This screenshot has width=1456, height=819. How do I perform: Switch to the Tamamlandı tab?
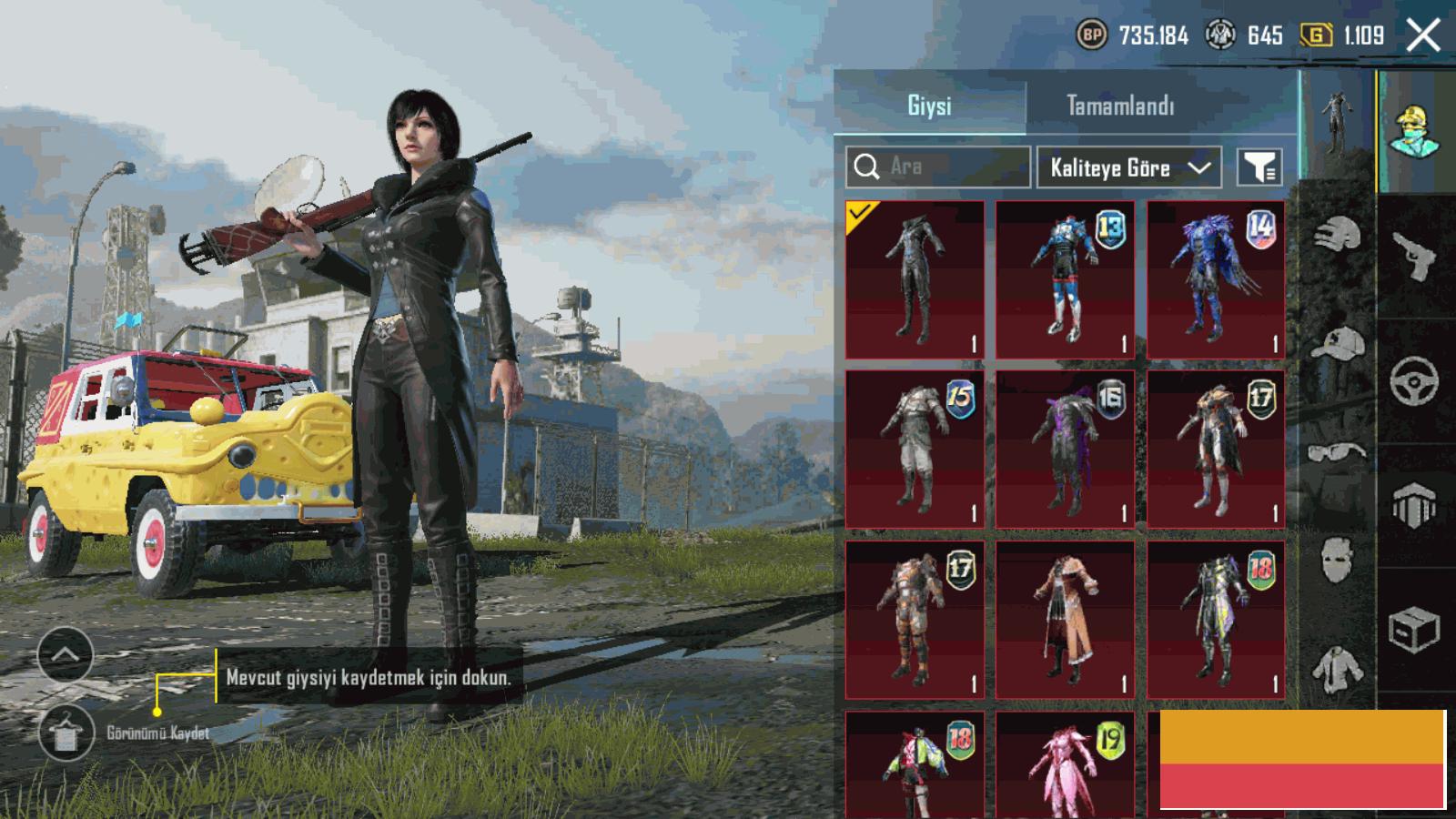click(1120, 106)
